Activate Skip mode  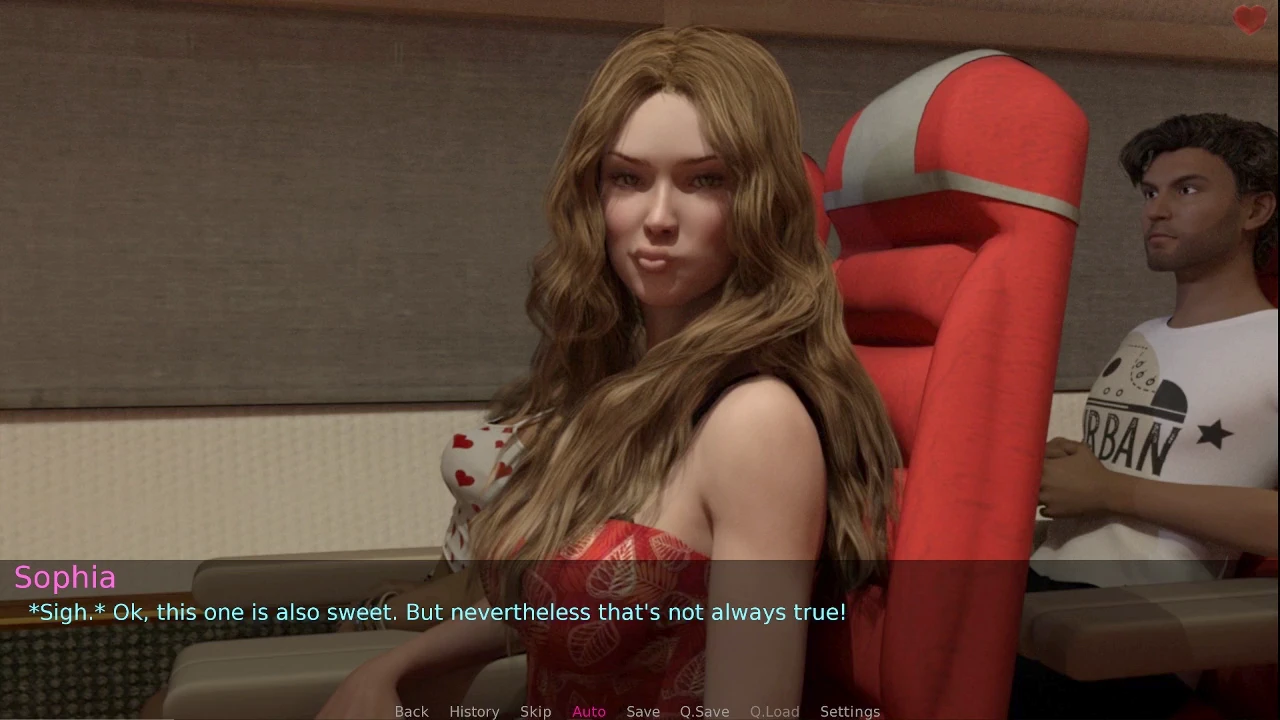[535, 711]
